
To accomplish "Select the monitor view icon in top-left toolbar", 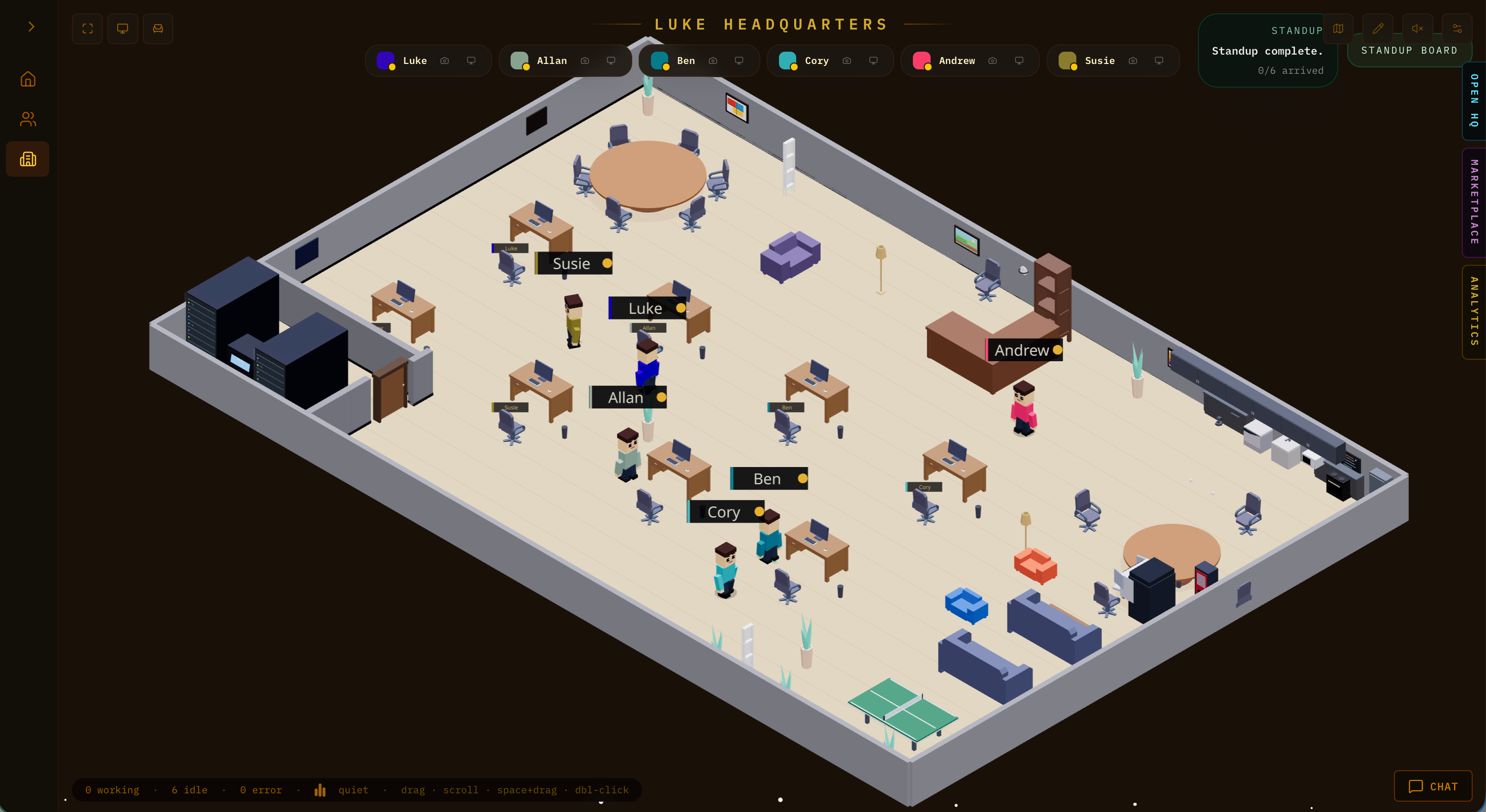I will click(122, 28).
